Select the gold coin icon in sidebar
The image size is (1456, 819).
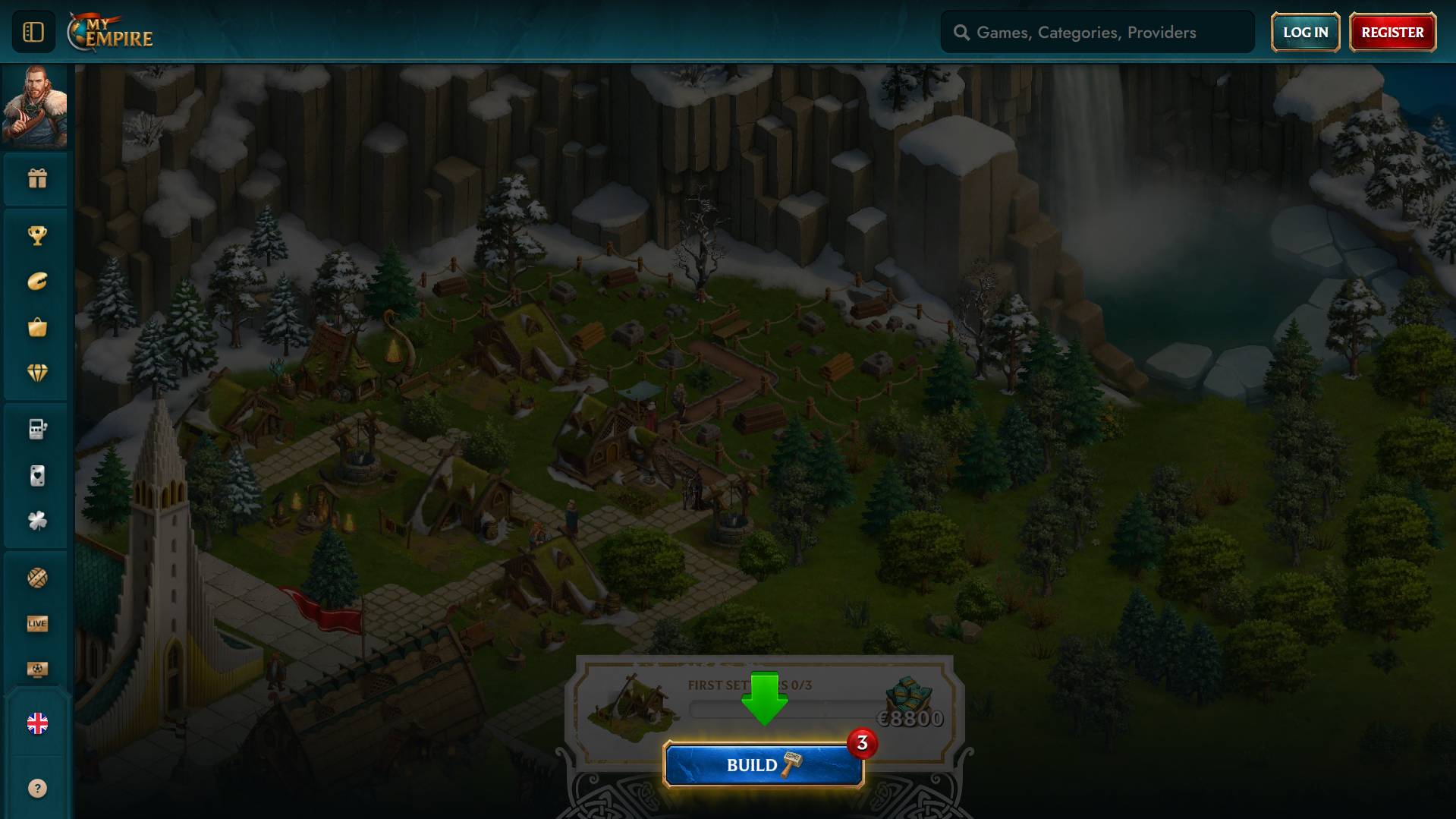coord(37,282)
